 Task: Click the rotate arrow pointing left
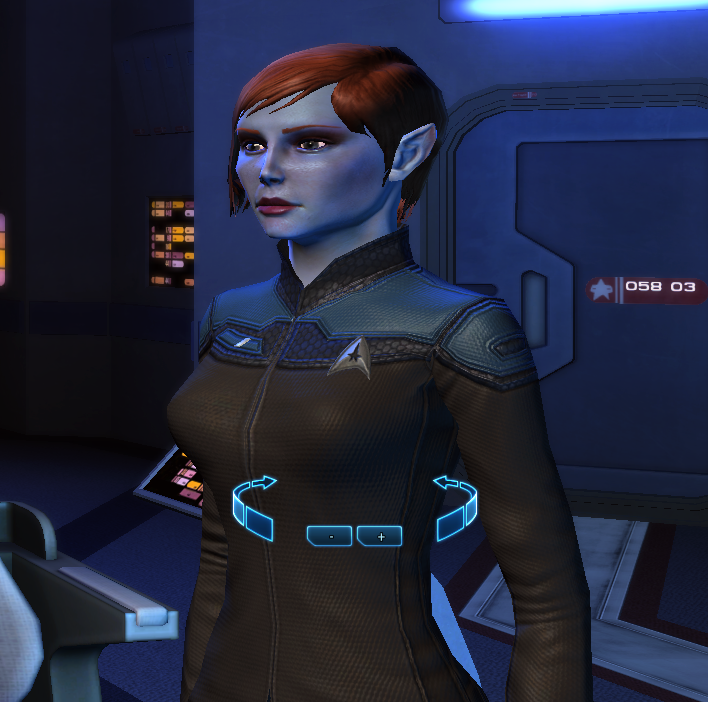(455, 503)
